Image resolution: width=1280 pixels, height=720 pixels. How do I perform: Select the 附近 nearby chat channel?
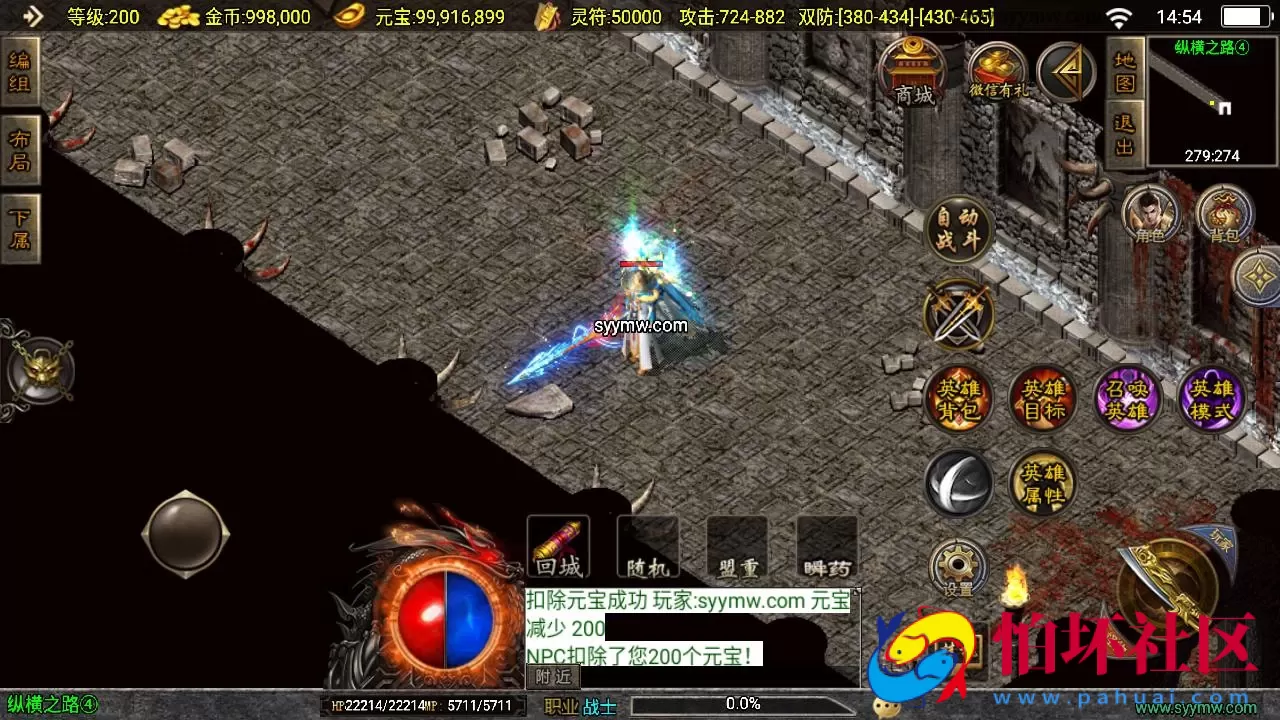[553, 677]
